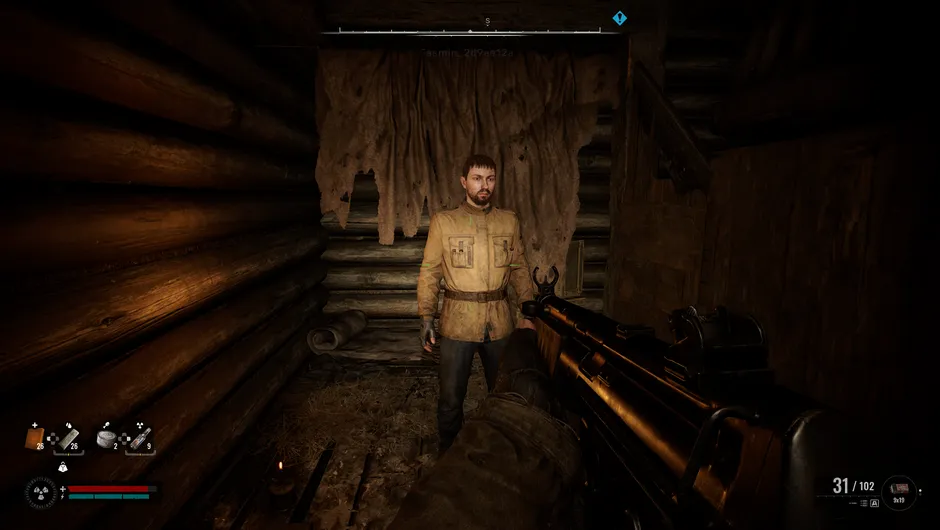Click the radiation trefoil indicator

click(x=42, y=491)
